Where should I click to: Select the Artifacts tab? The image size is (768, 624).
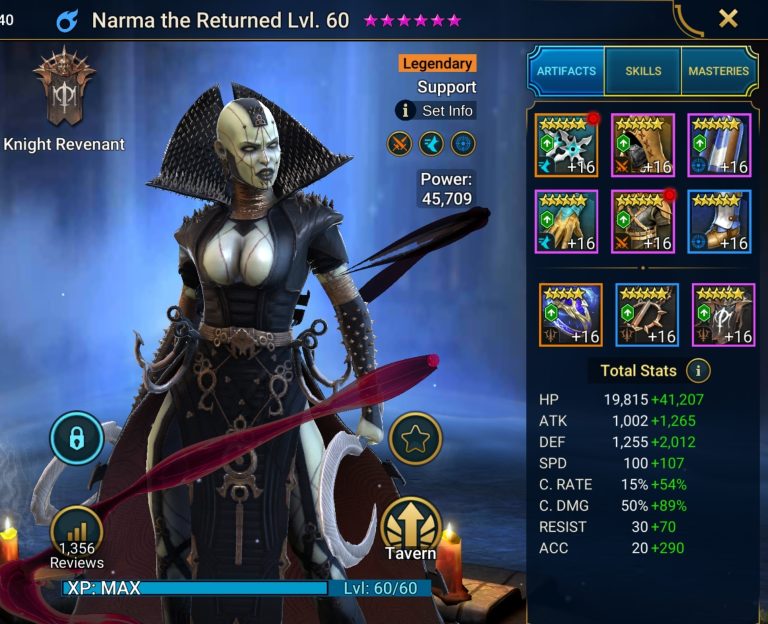click(x=566, y=71)
